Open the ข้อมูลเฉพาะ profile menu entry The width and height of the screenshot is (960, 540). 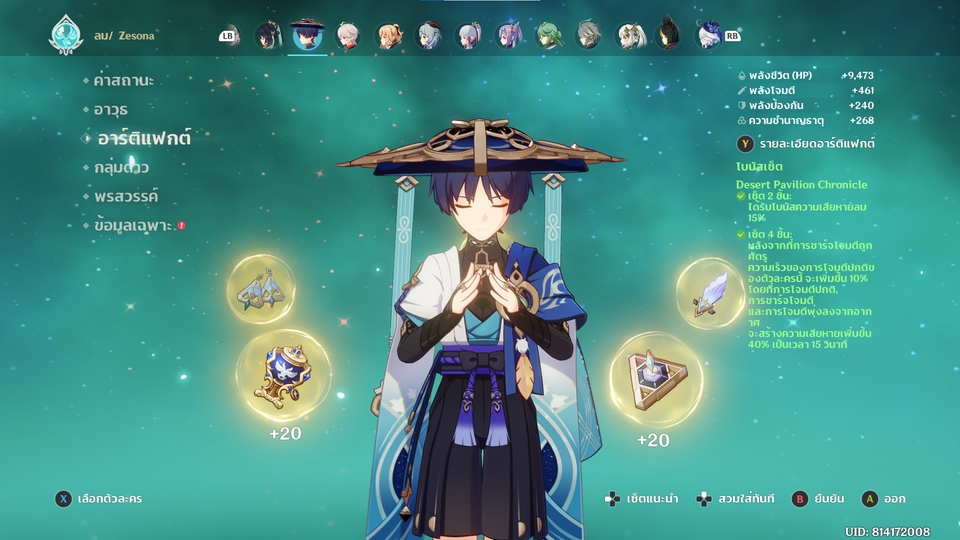[x=134, y=226]
